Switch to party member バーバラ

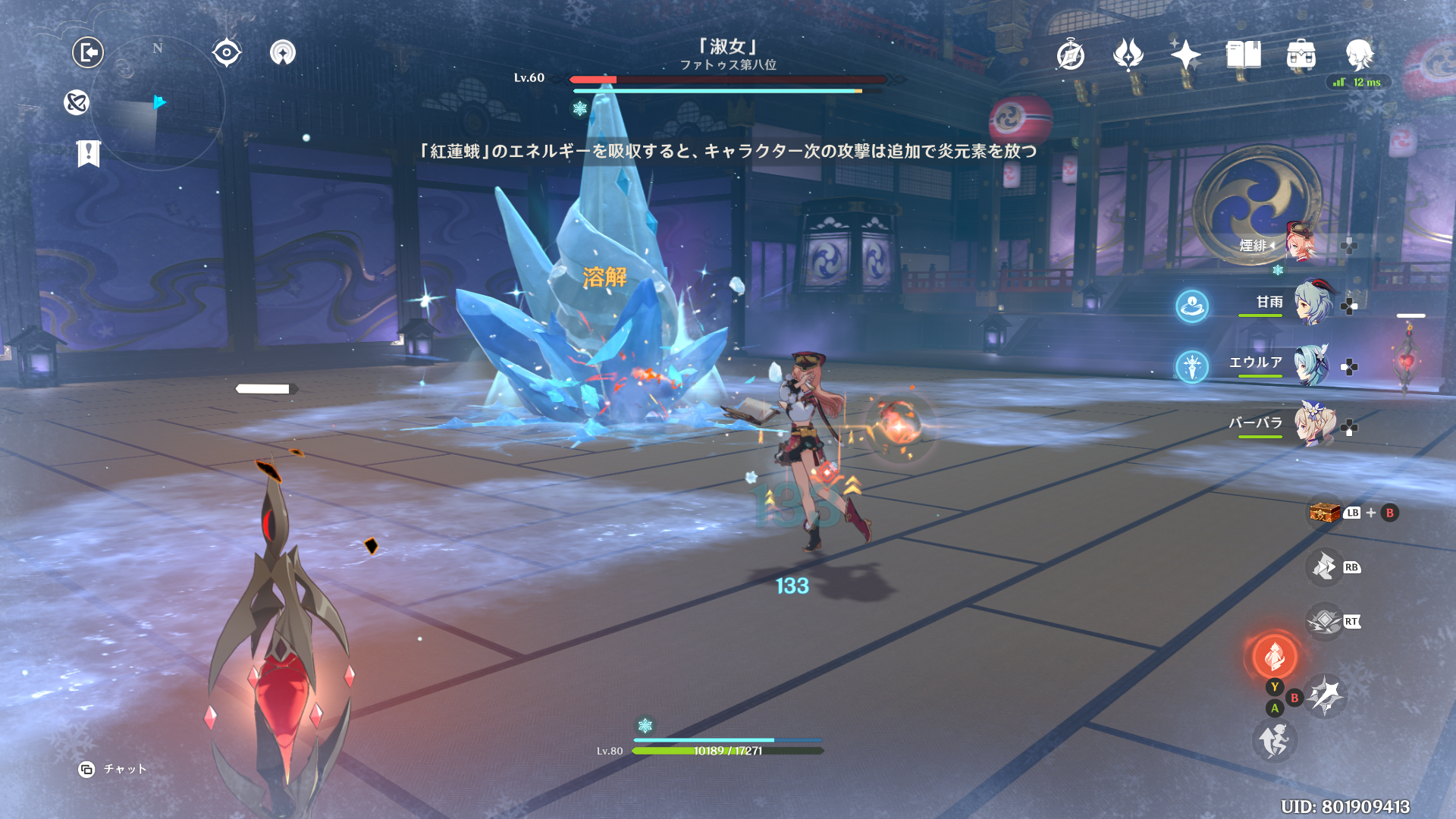[1313, 425]
